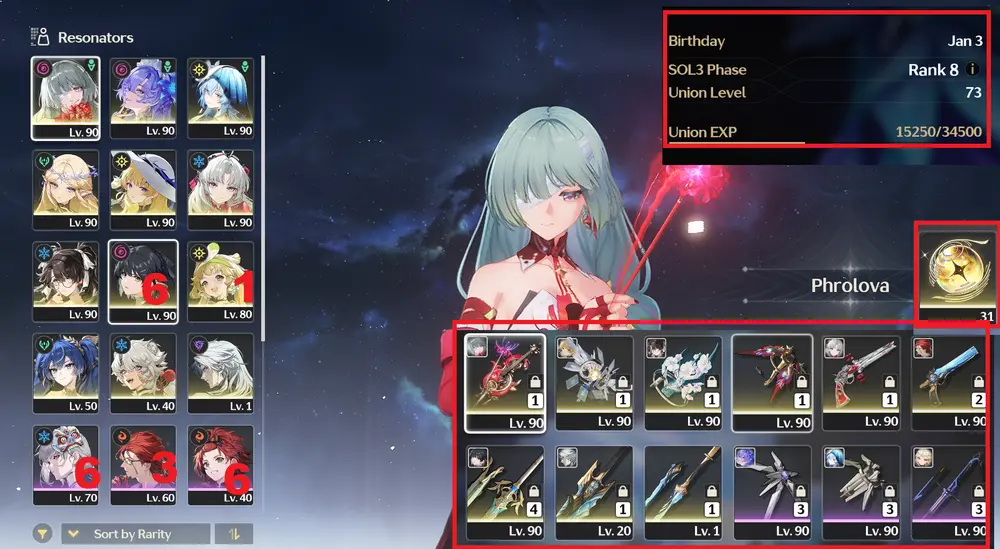
Task: Select the blue-haired resonator at Lv. 50
Action: [66, 374]
